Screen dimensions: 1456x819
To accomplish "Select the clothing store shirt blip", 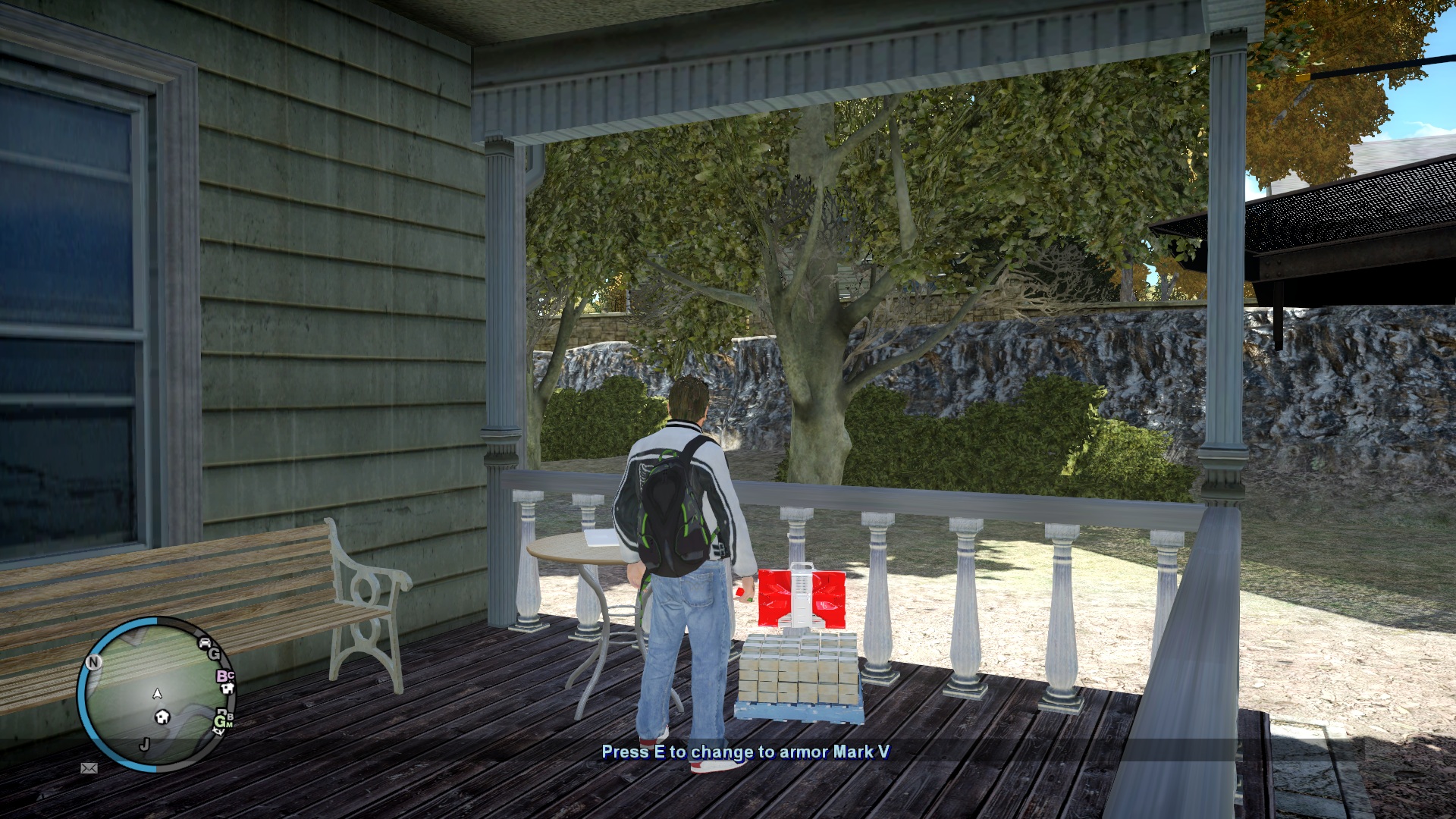I will [x=227, y=689].
